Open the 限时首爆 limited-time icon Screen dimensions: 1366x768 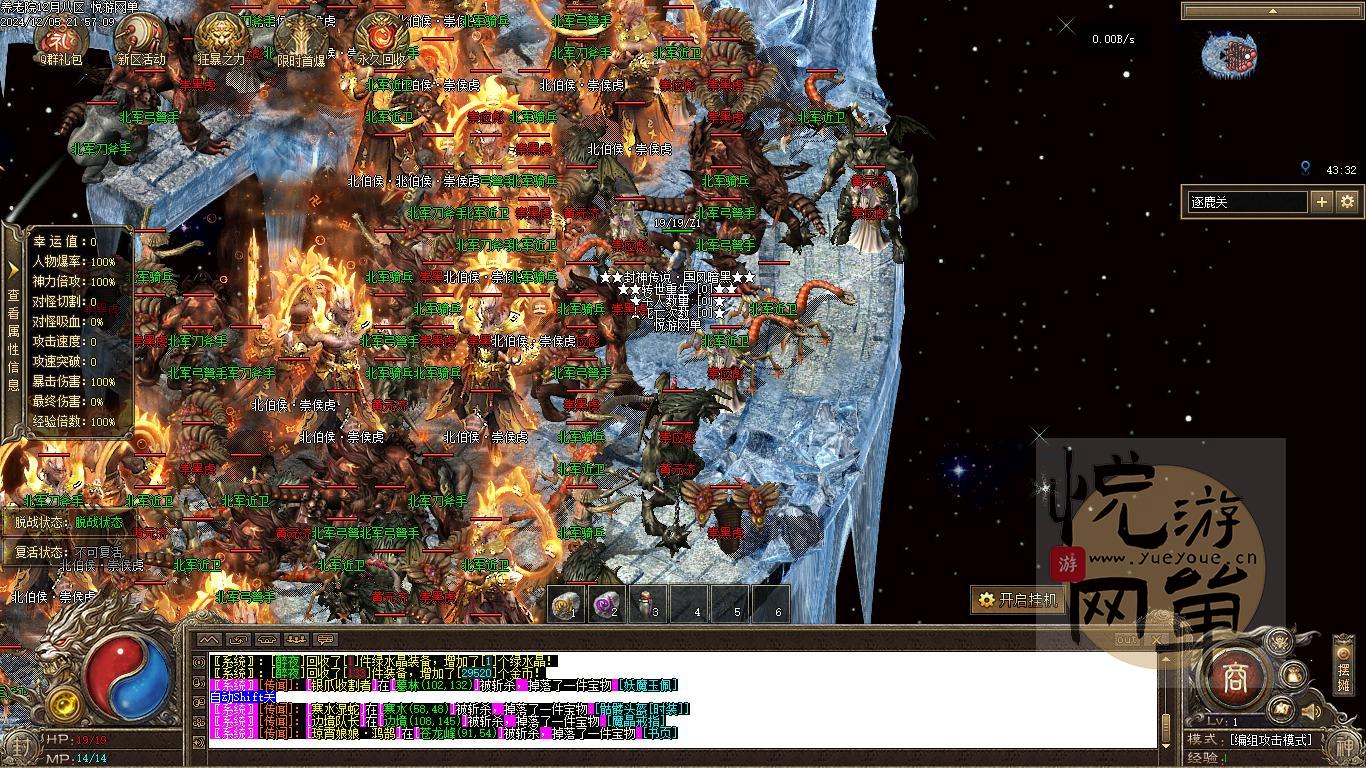pos(300,38)
